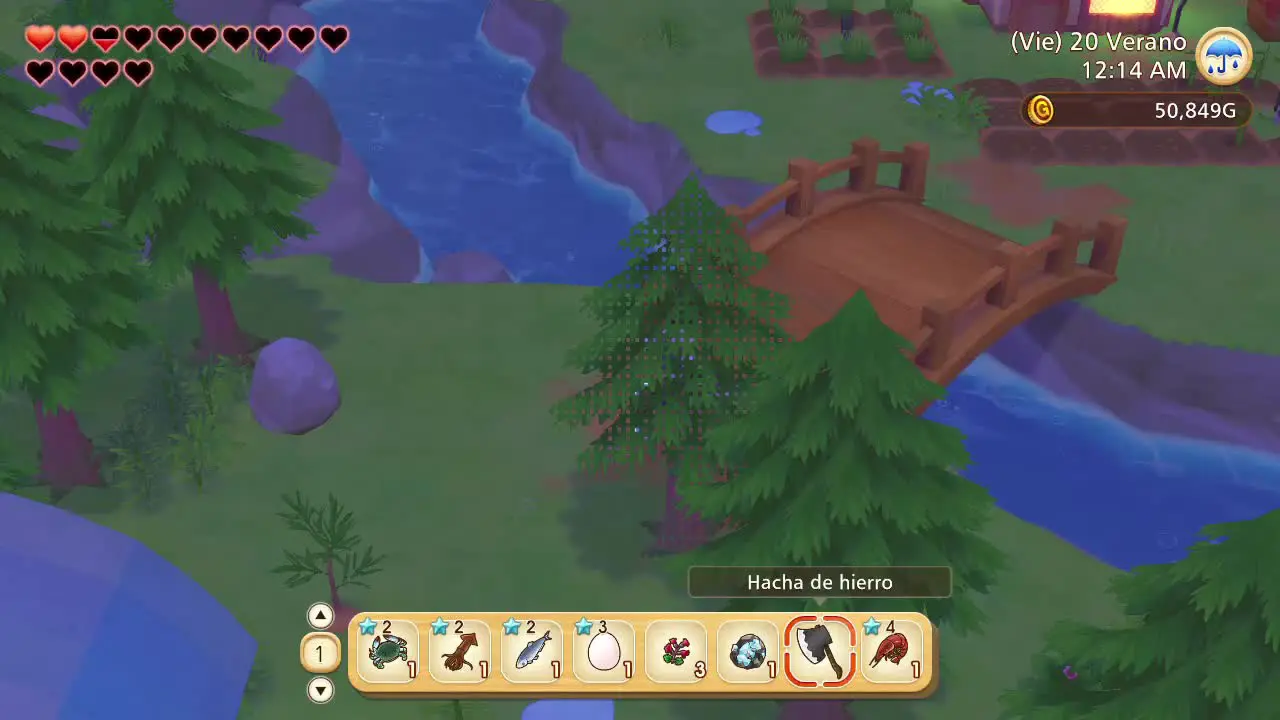The image size is (1280, 720).
Task: Select the red shrimp hotbar slot
Action: click(x=892, y=652)
